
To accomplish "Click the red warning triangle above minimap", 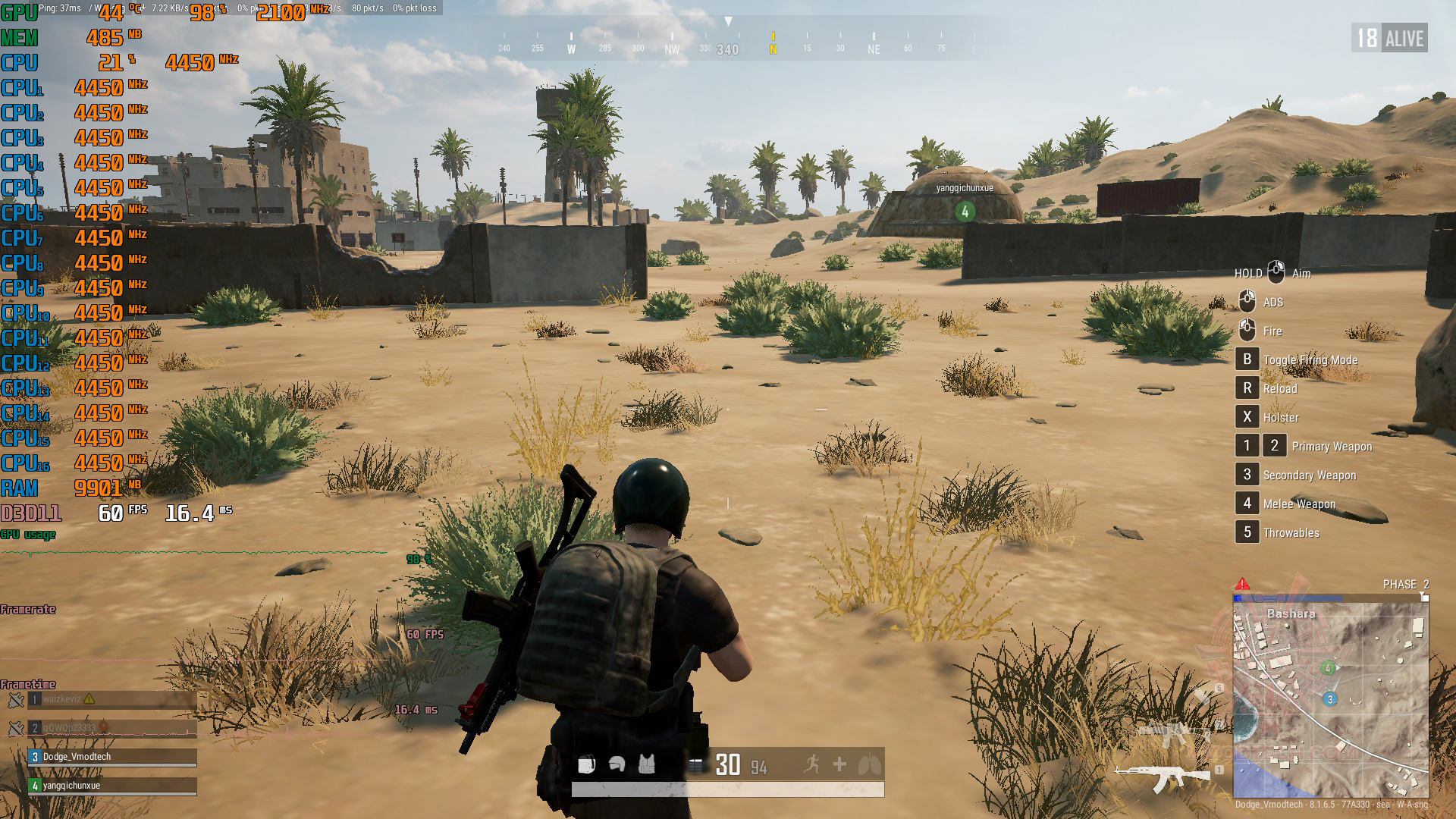I will coord(1242,584).
